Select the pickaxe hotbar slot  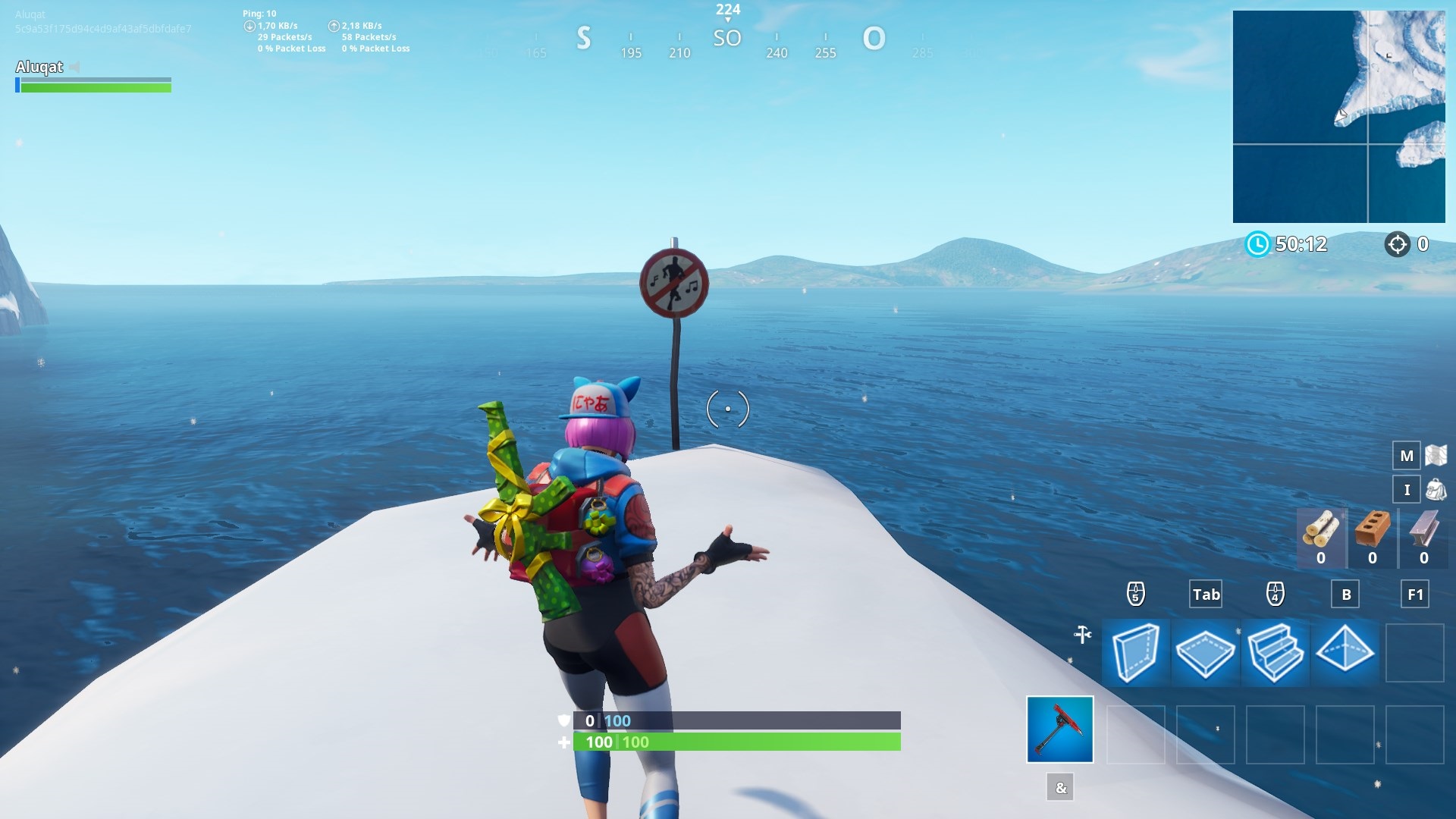click(x=1059, y=729)
